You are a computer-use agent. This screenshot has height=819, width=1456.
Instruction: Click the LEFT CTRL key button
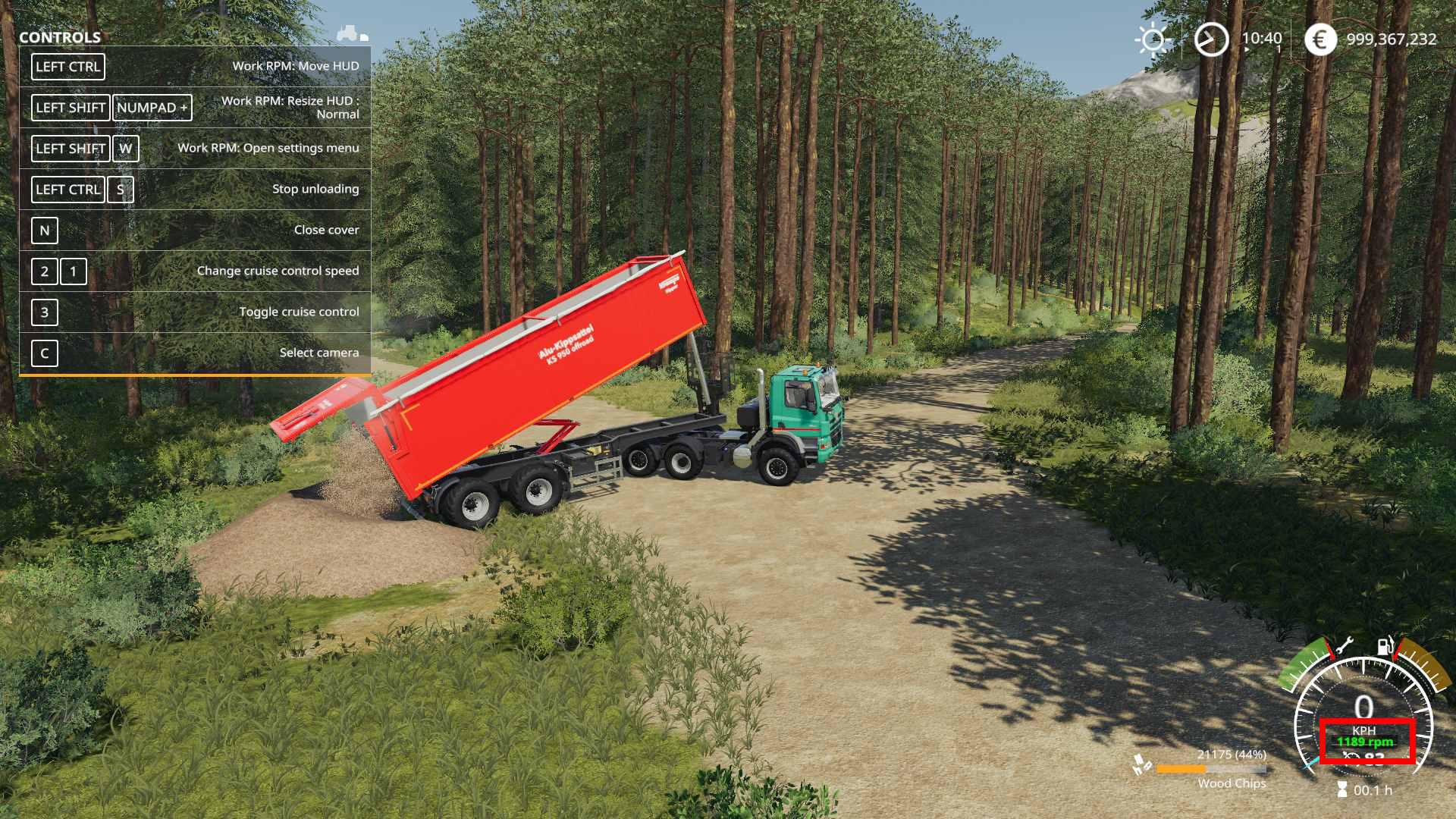pos(67,67)
